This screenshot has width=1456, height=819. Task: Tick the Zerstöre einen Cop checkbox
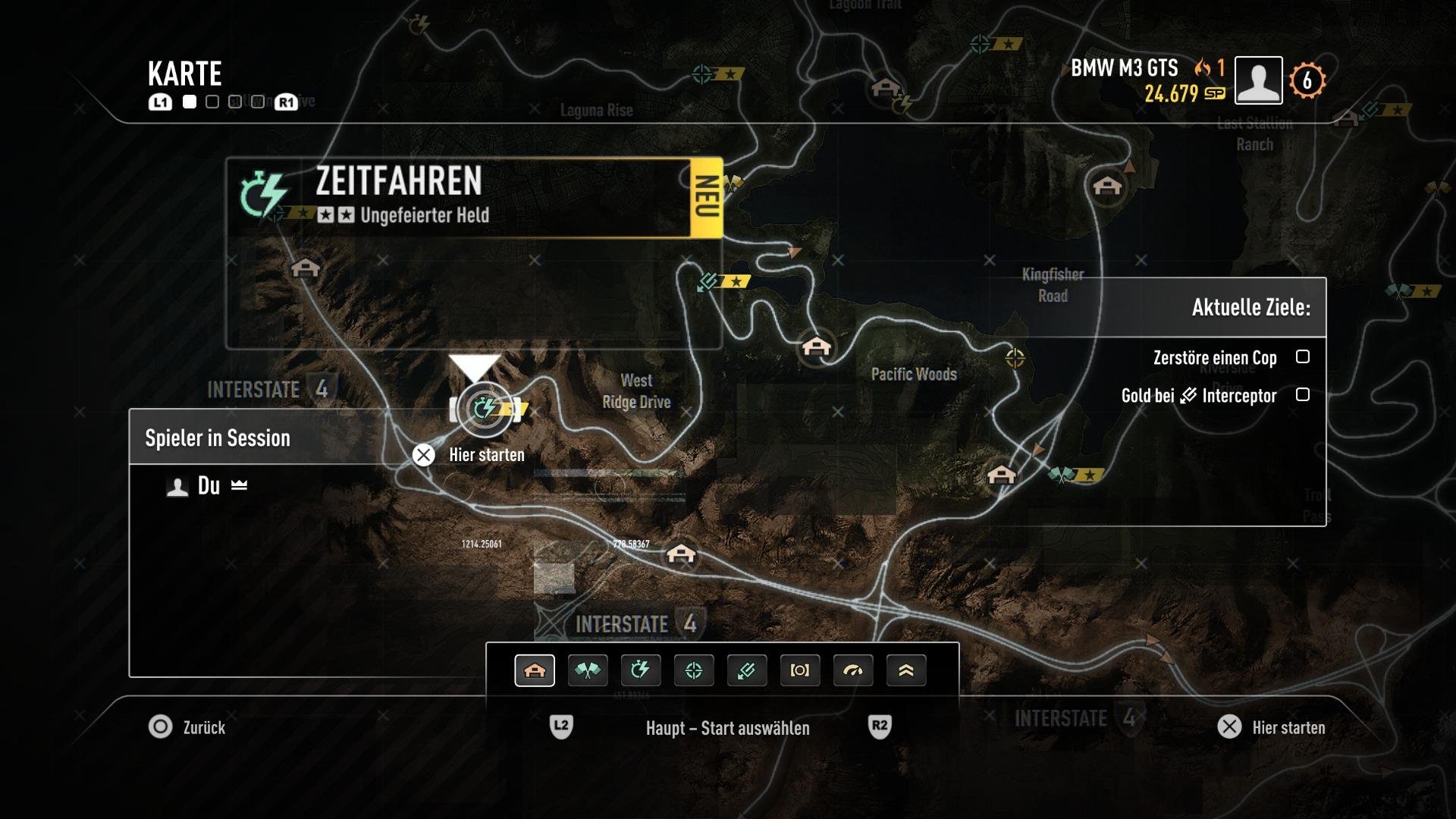tap(1303, 357)
